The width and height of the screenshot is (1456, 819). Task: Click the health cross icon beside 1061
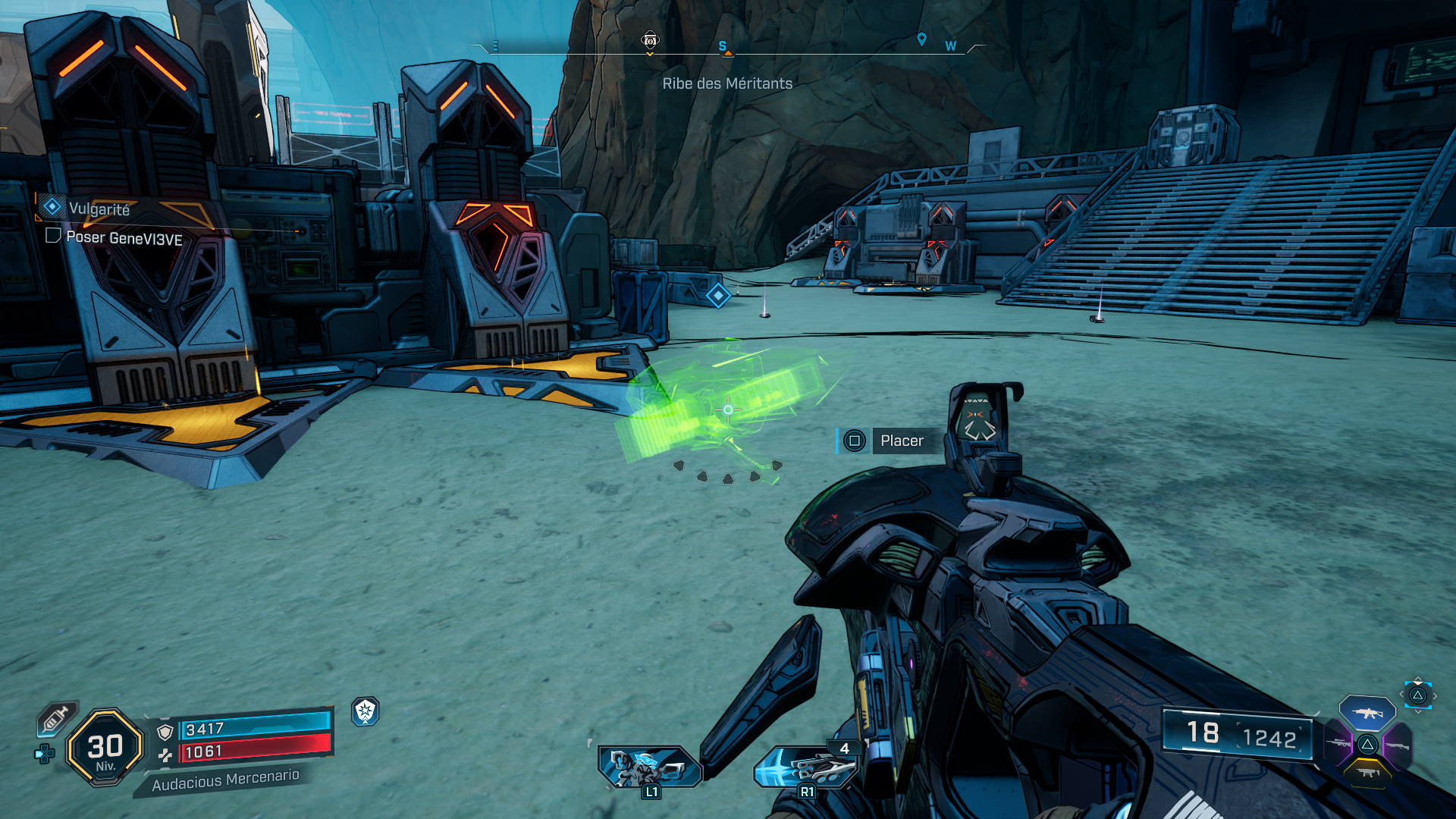tap(165, 755)
